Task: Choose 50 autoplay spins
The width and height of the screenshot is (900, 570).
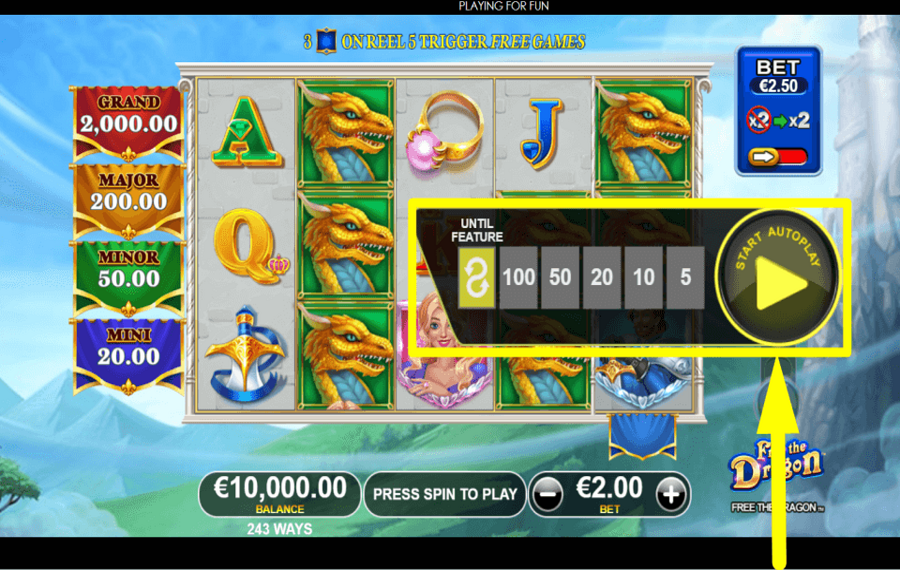Action: [560, 277]
